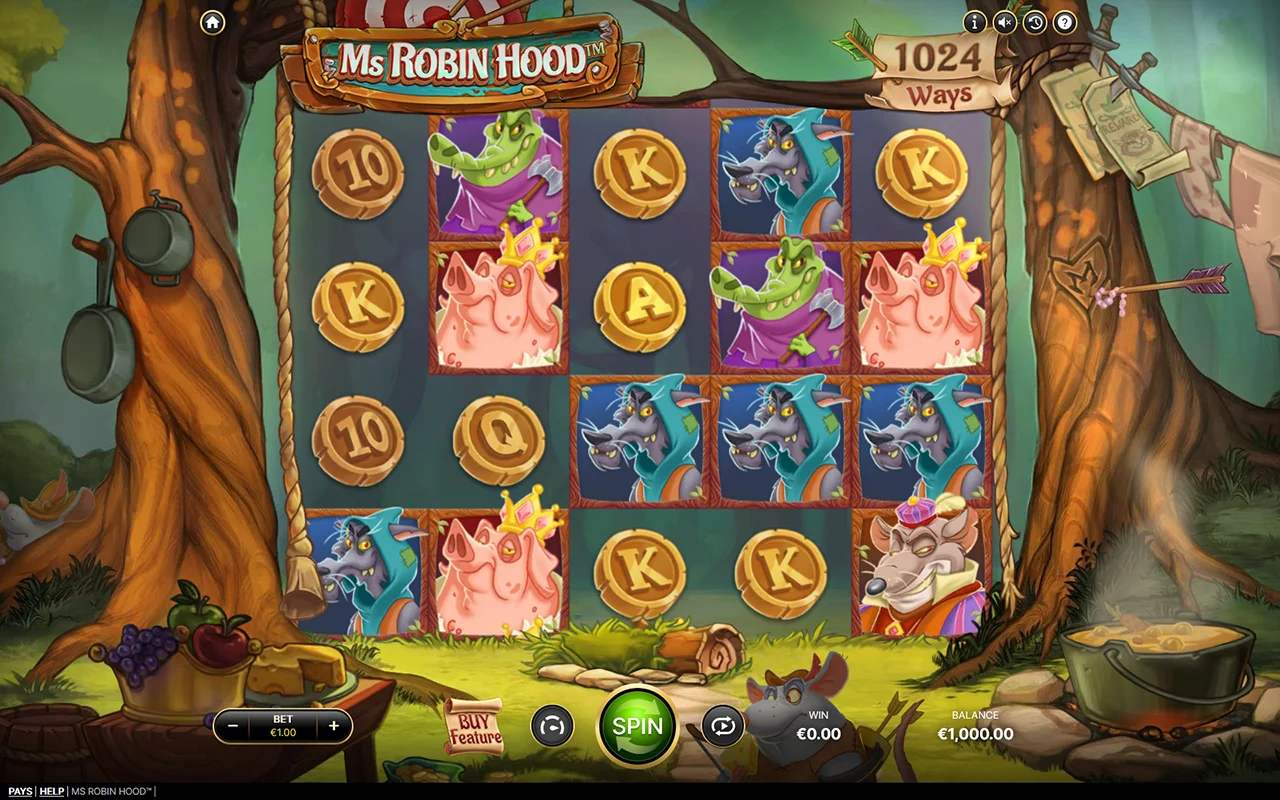Screen dimensions: 1280x800
Task: Open the autoplay options button
Action: 722,727
